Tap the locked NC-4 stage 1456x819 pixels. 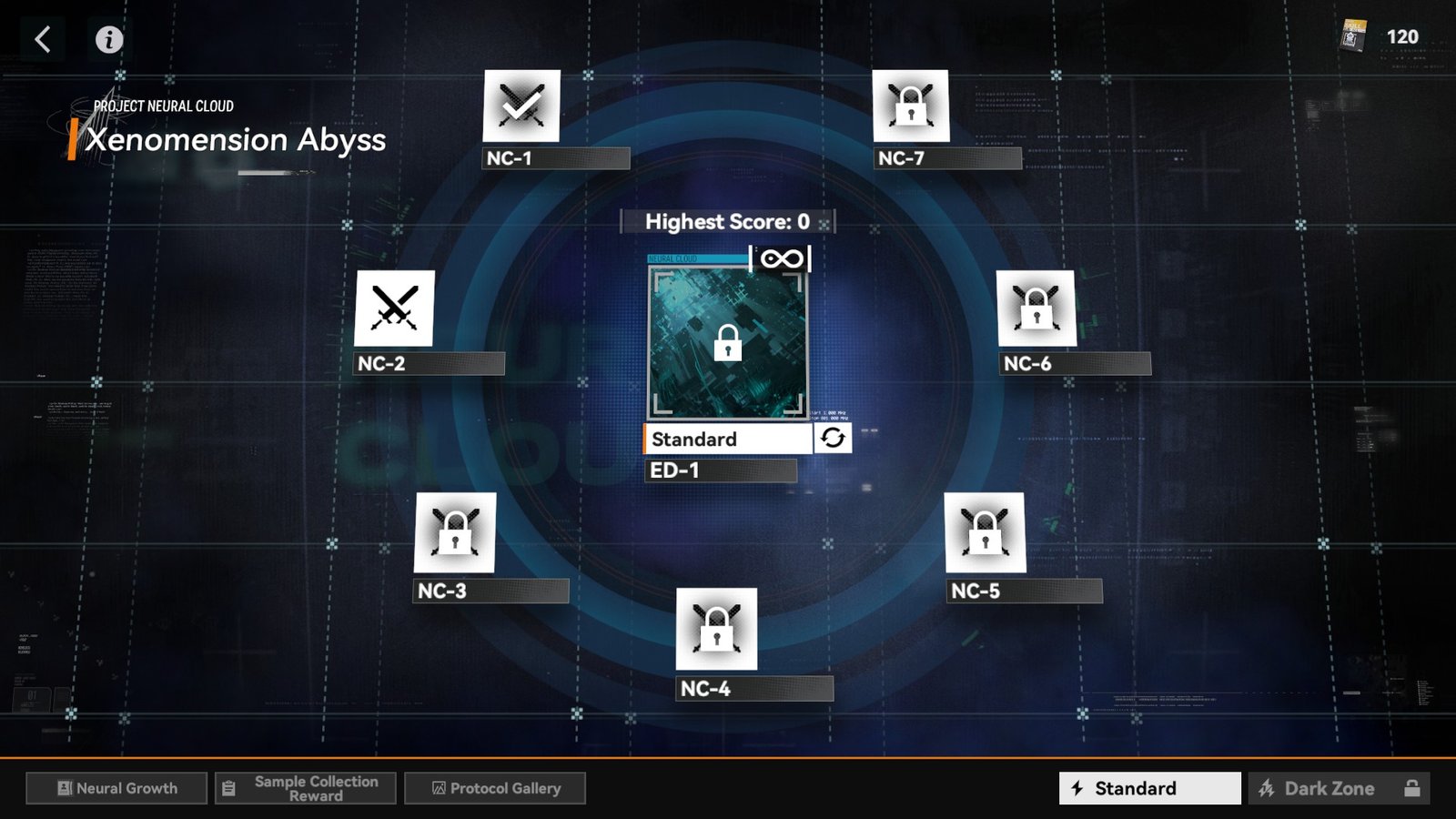point(716,629)
